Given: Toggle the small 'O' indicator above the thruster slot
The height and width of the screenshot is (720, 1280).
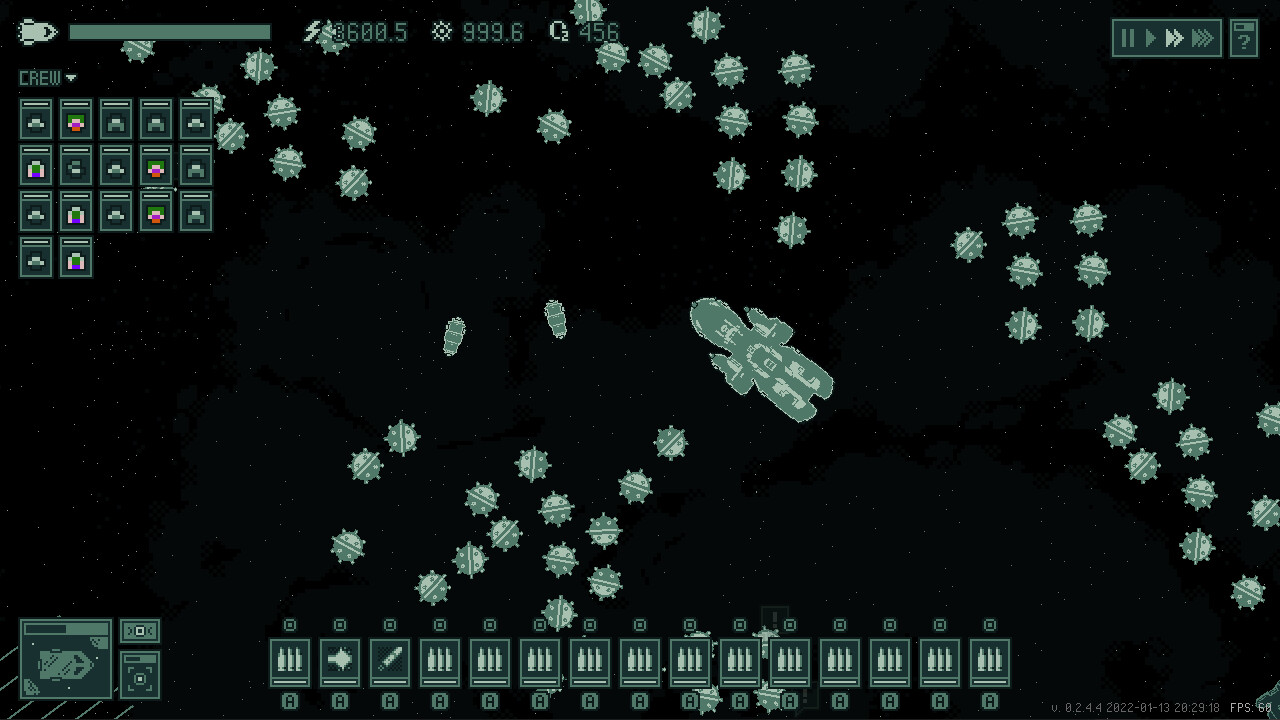Looking at the screenshot, I should (340, 625).
